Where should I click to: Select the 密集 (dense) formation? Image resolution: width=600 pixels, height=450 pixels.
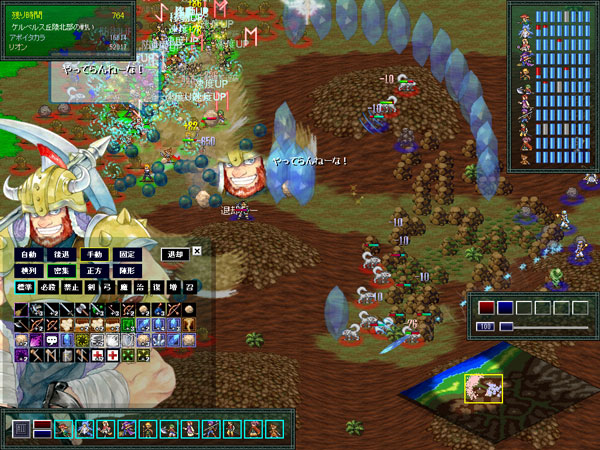[x=61, y=270]
